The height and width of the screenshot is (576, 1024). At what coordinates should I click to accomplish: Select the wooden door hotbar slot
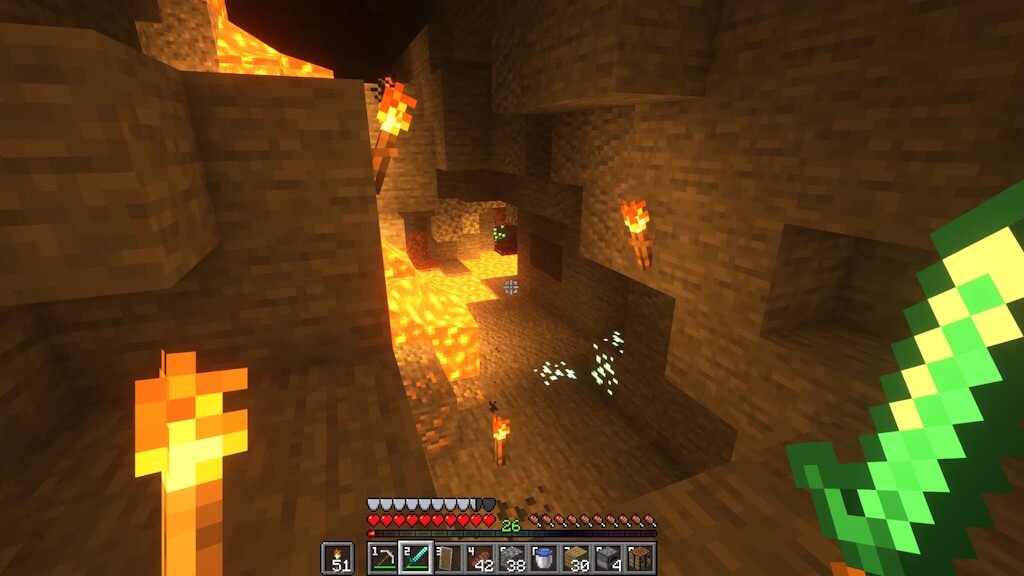point(447,558)
